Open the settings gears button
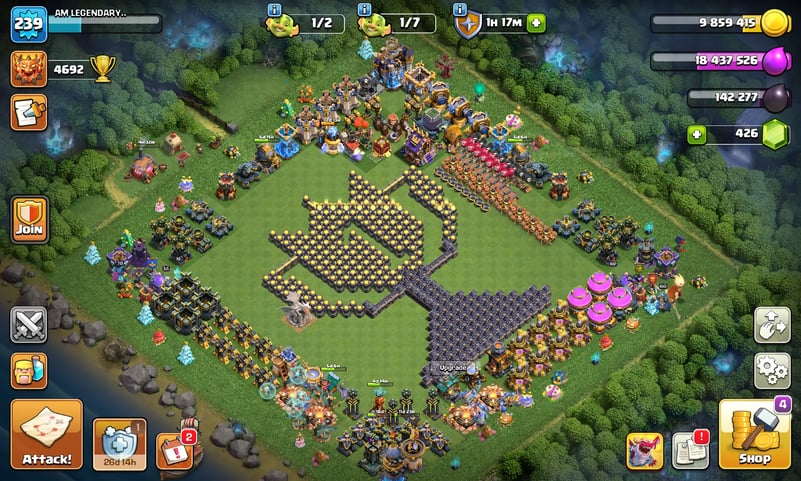The height and width of the screenshot is (481, 801). [x=771, y=370]
